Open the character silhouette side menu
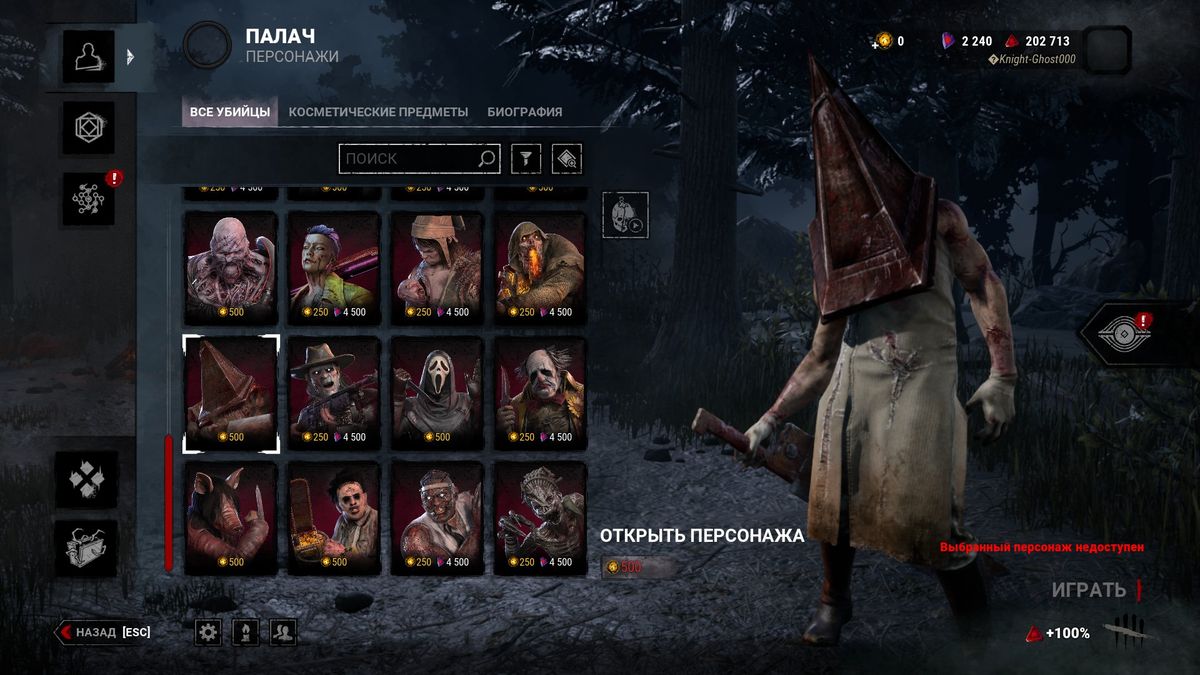Viewport: 1200px width, 675px height. [x=88, y=56]
